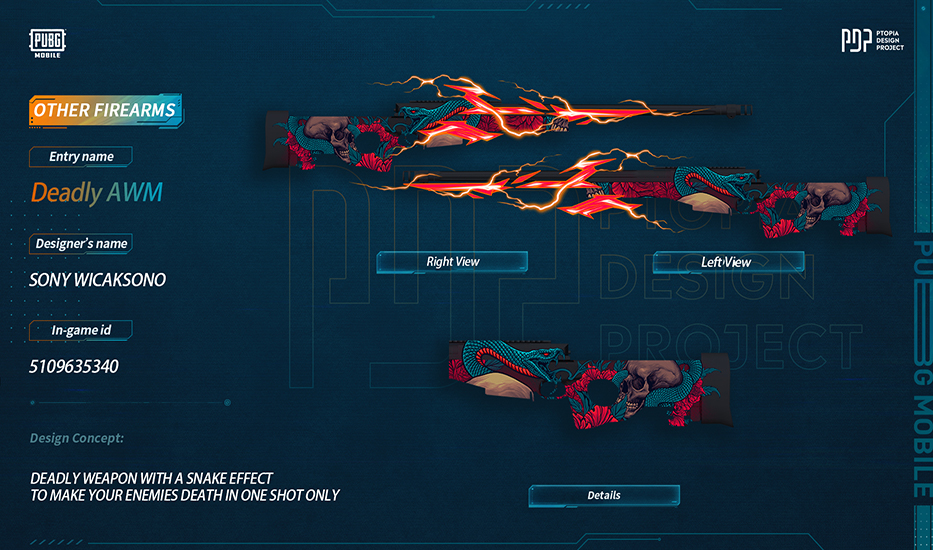
Task: Click the PUBG Mobile logo
Action: [48, 43]
